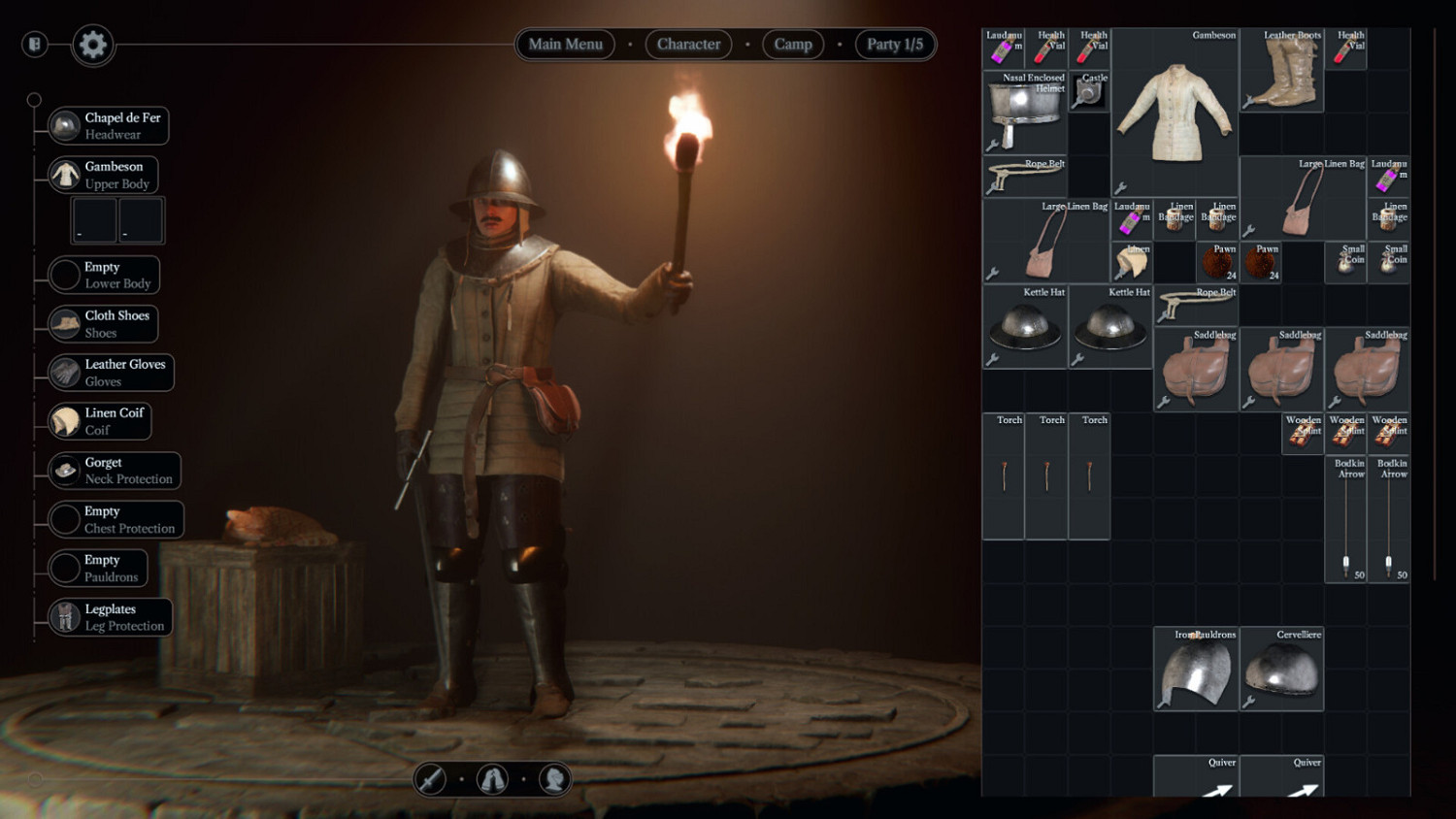Select the Legplates leg protection slot
The width and height of the screenshot is (1456, 819).
tap(110, 617)
